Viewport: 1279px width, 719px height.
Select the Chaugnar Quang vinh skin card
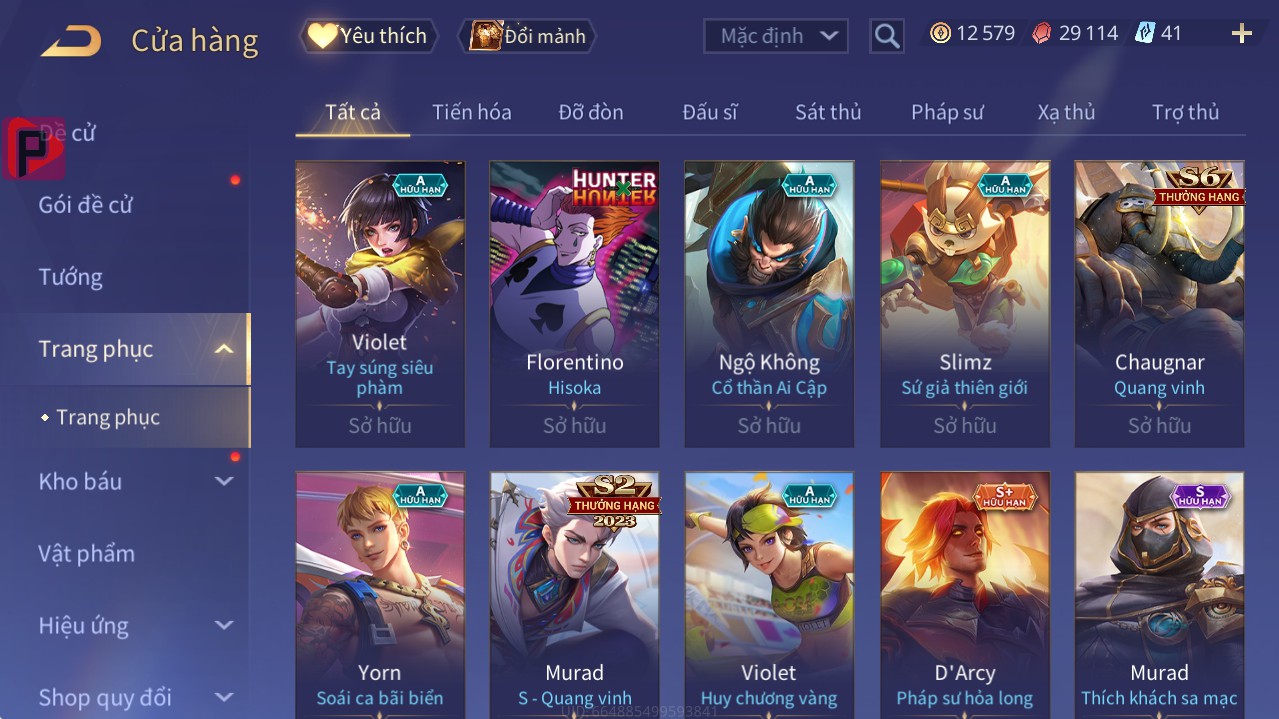pos(1159,303)
